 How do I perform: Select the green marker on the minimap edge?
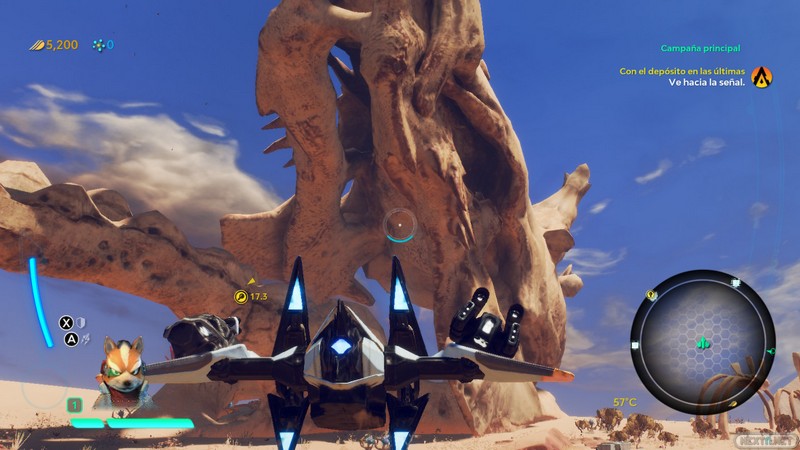tap(770, 352)
